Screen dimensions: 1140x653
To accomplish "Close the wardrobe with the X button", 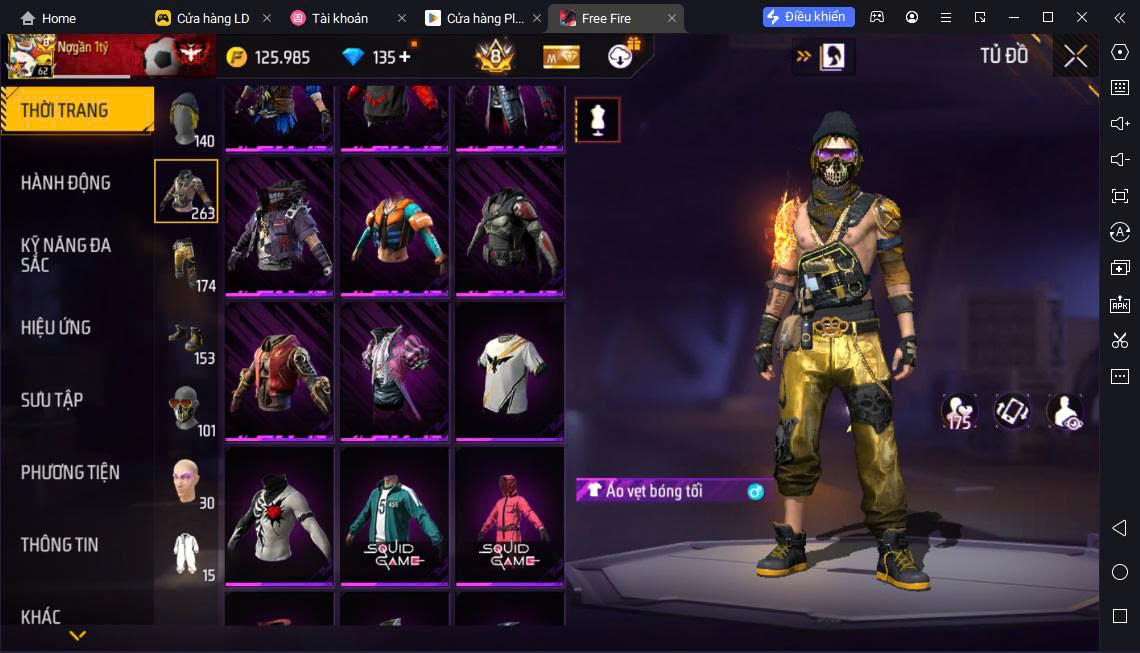I will click(x=1075, y=56).
